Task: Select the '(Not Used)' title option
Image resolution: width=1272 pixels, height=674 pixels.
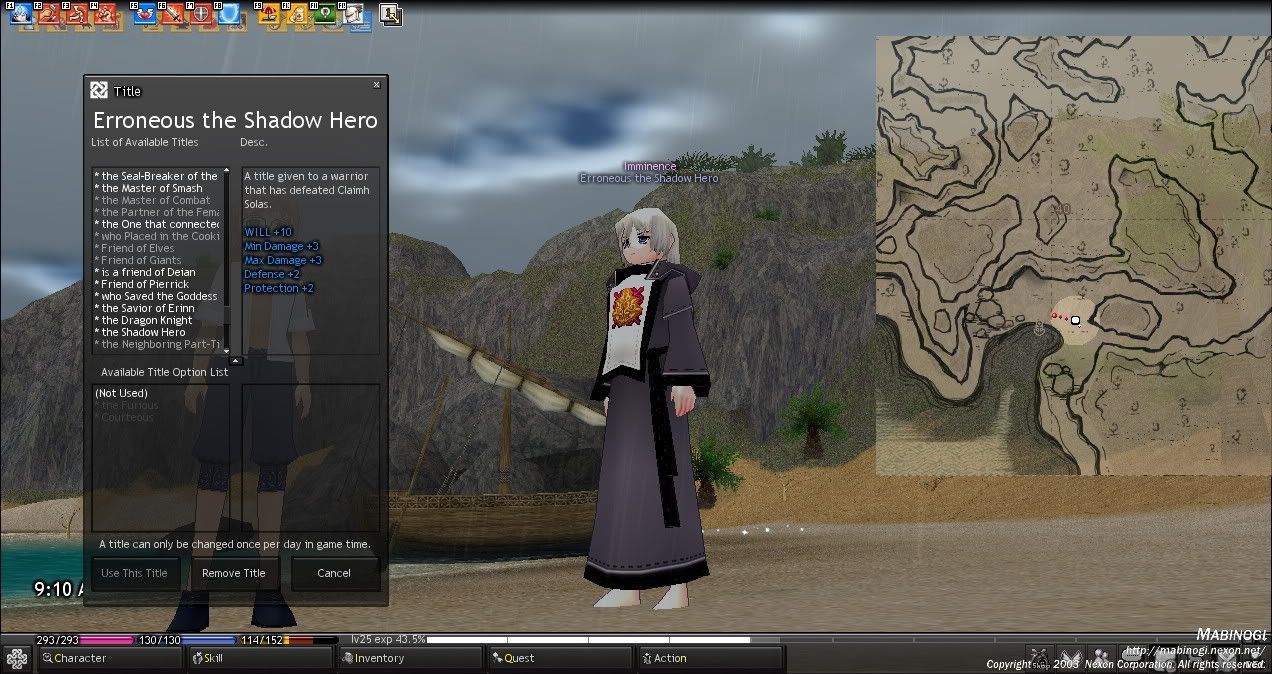Action: 121,393
